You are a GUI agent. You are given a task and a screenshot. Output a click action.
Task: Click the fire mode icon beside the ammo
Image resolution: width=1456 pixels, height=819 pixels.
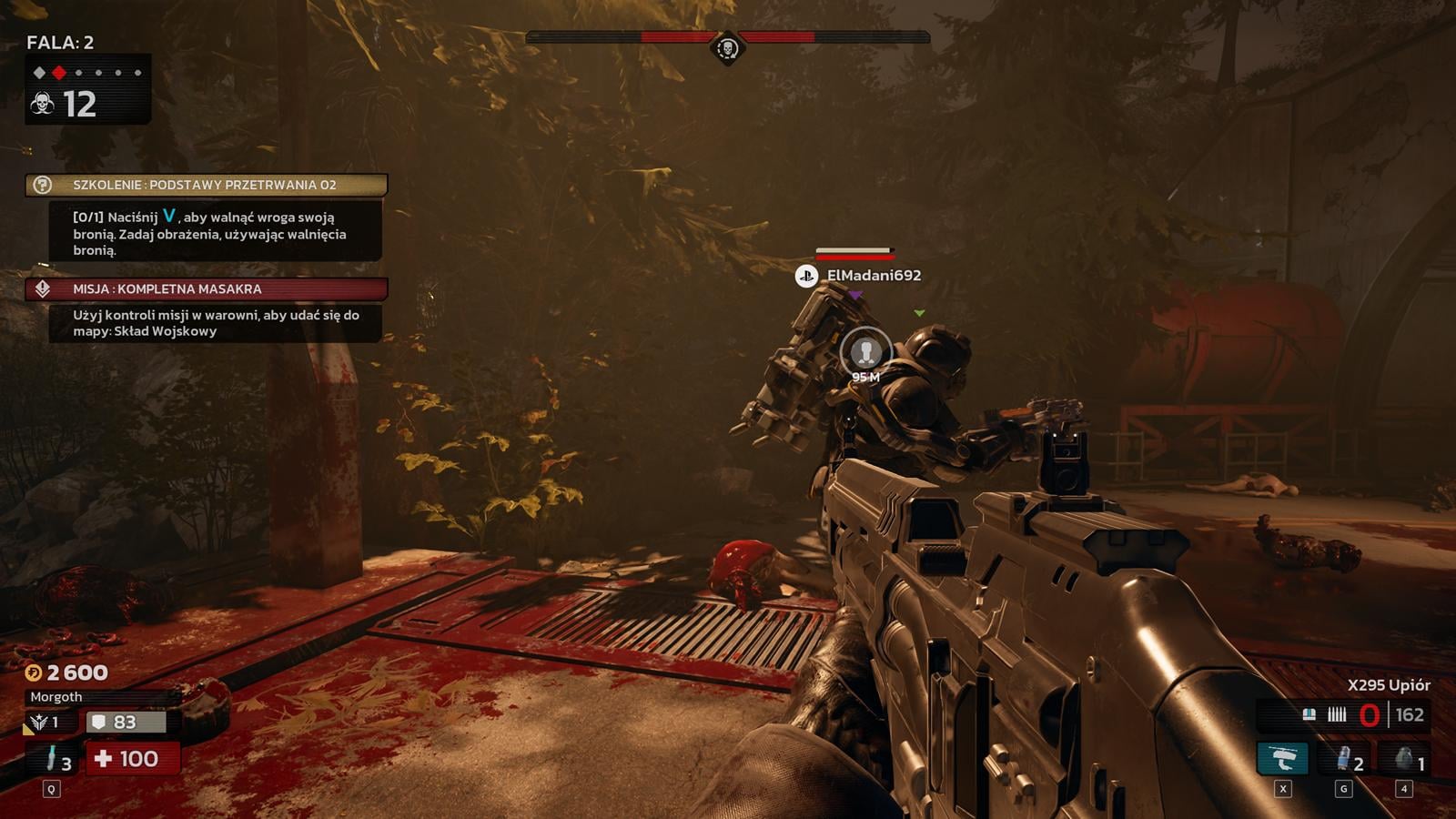point(1337,715)
